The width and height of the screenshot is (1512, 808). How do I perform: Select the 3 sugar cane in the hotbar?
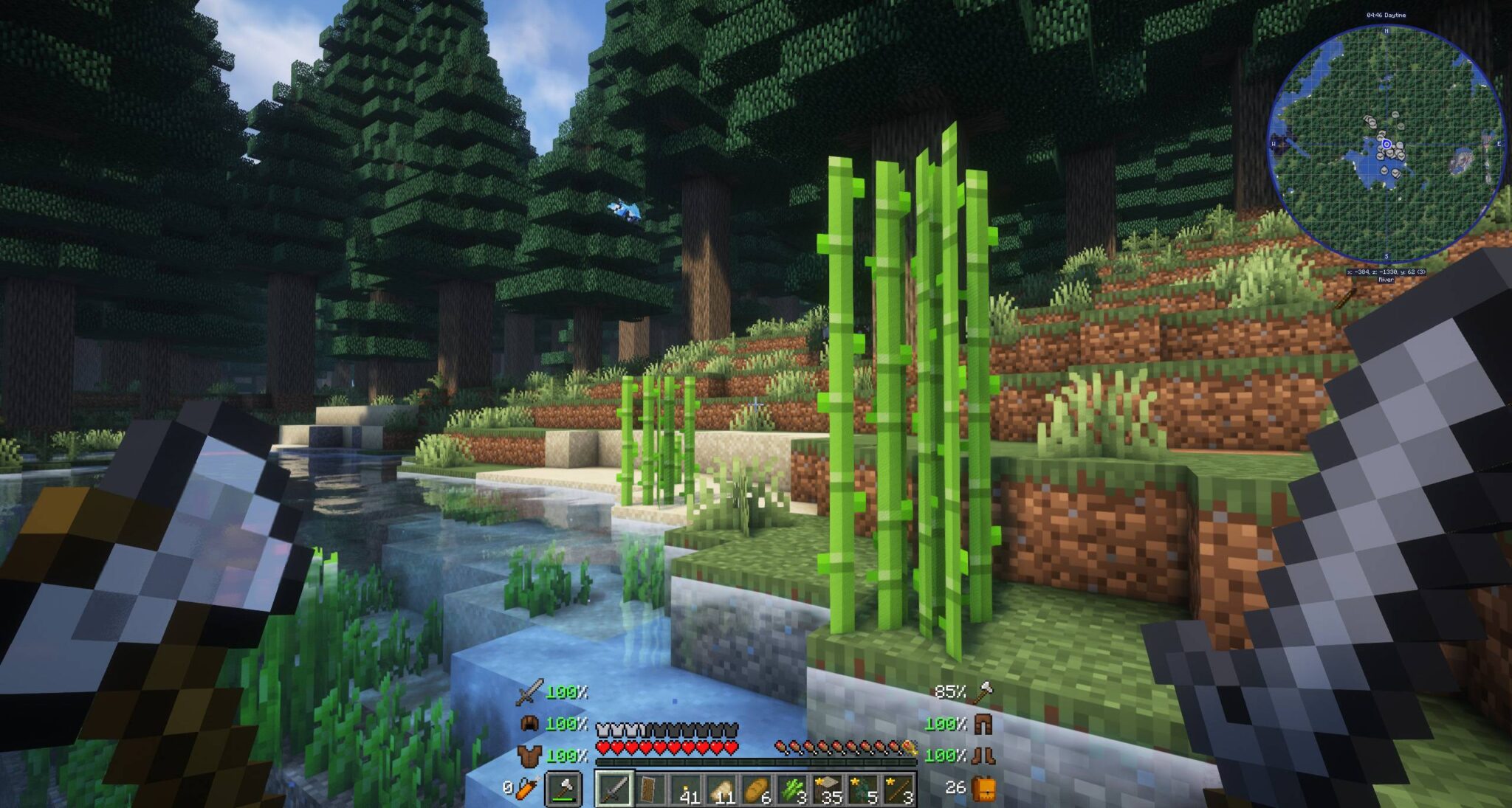click(794, 790)
